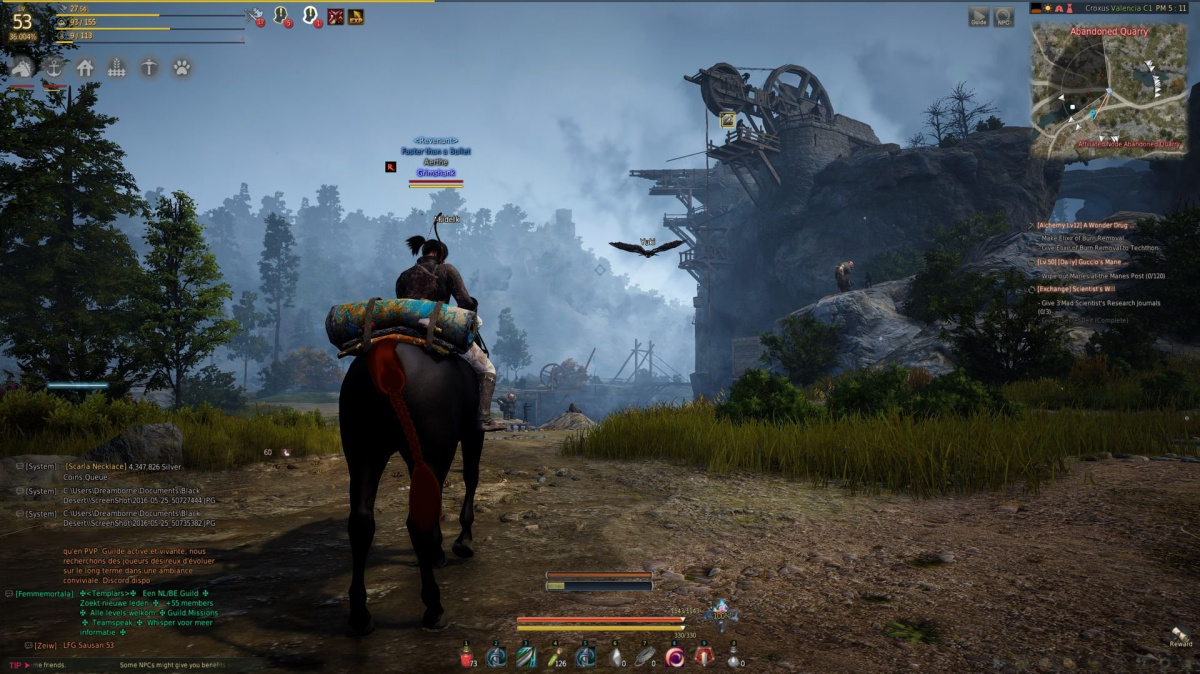Screen dimensions: 1200x674
Task: Open the paw print pet icon
Action: pyautogui.click(x=181, y=67)
